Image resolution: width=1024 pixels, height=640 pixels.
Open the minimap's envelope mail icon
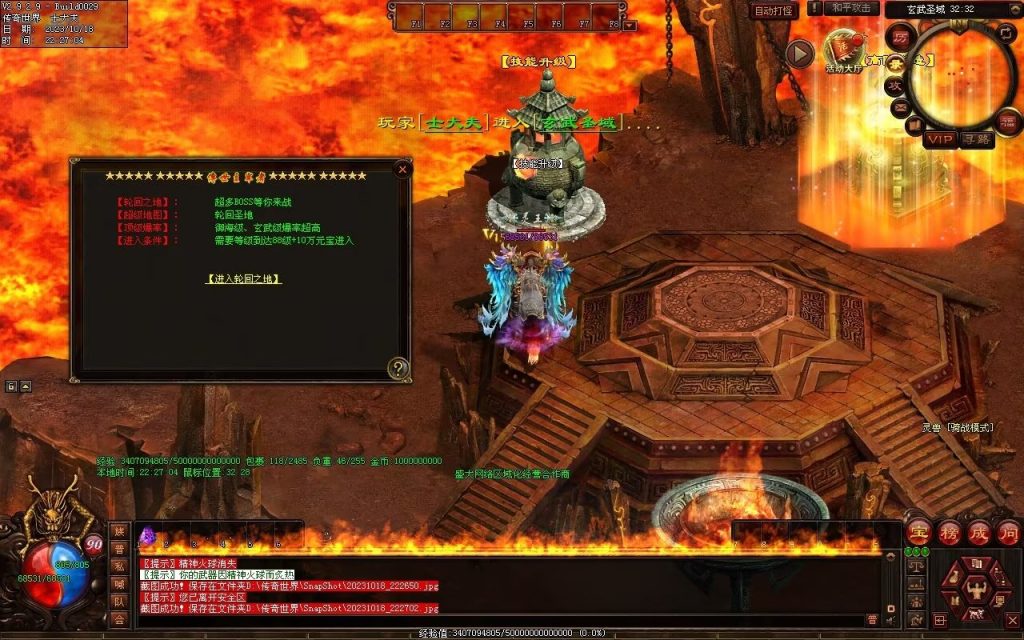point(900,106)
